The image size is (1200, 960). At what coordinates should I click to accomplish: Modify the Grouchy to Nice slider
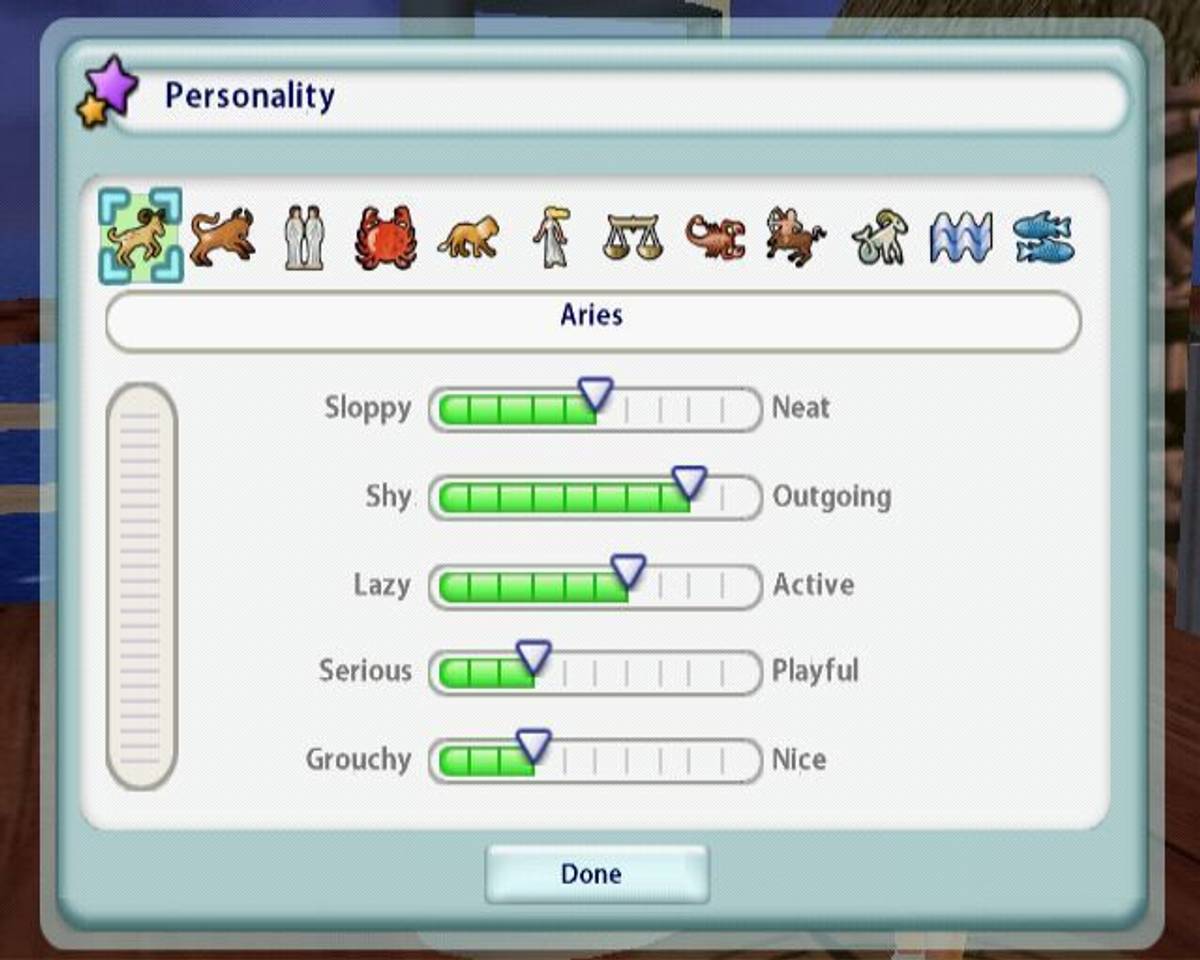(595, 760)
